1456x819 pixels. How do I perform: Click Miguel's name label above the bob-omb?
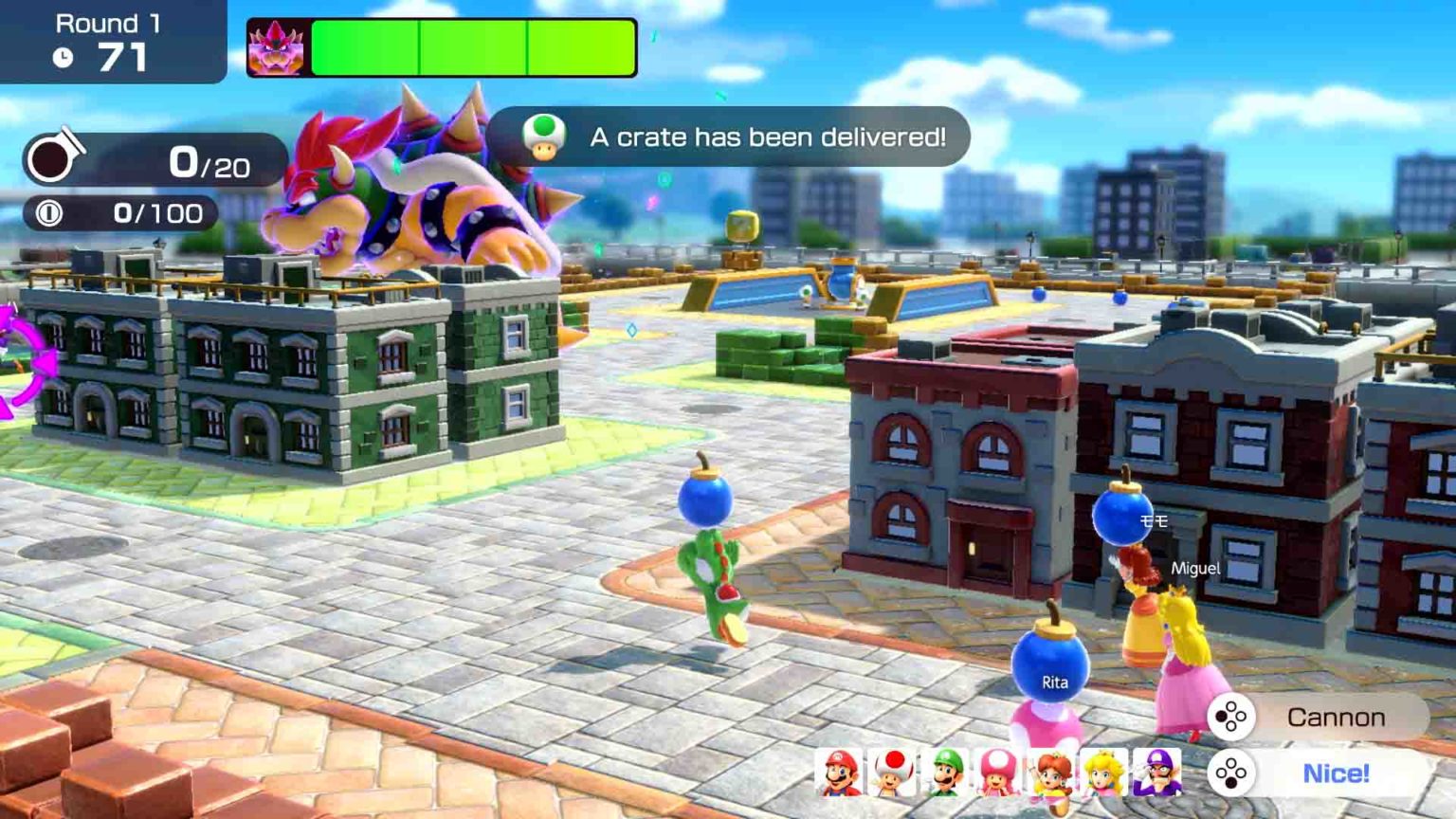(1197, 570)
